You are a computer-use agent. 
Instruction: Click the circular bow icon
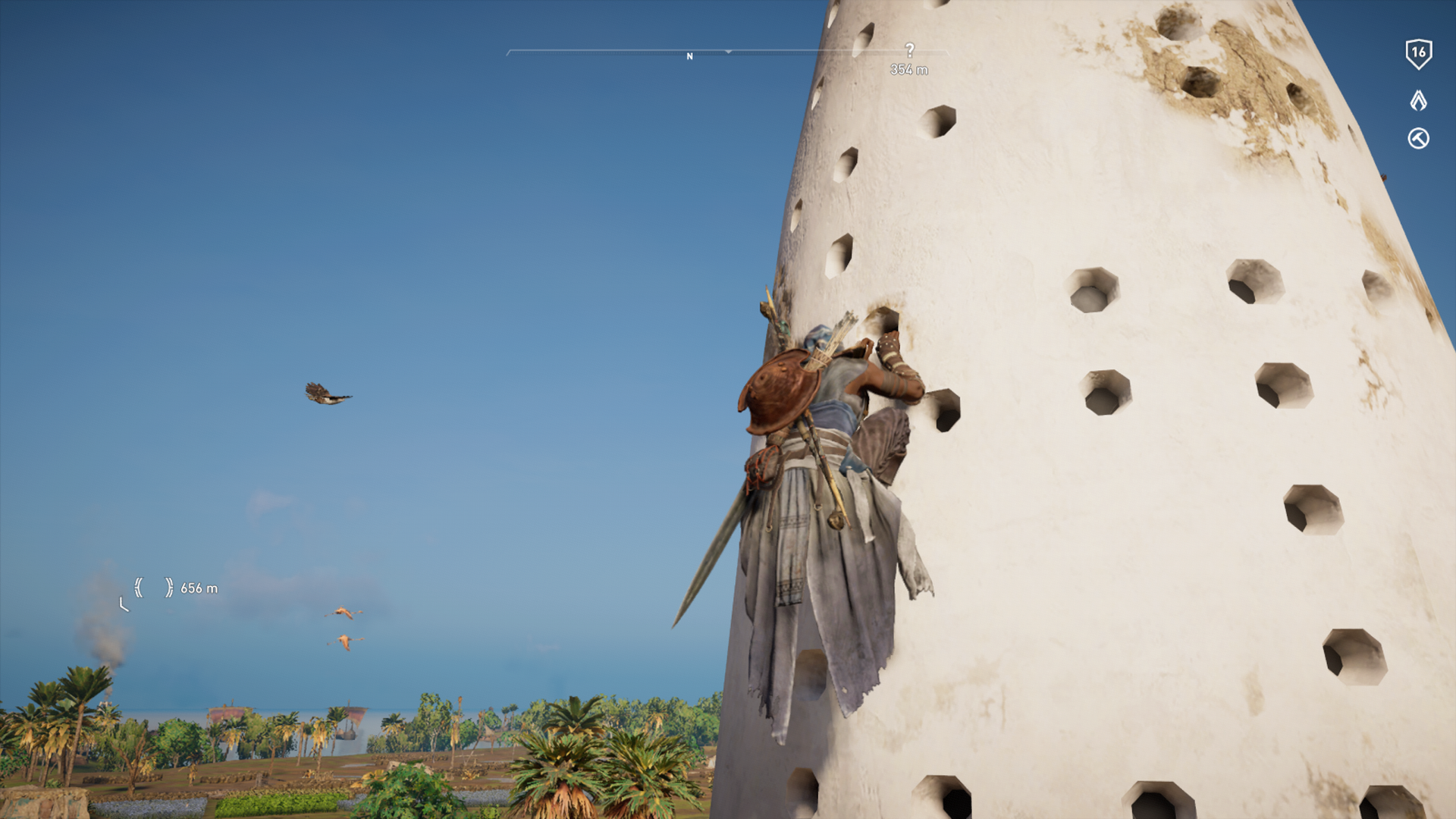point(1418,139)
